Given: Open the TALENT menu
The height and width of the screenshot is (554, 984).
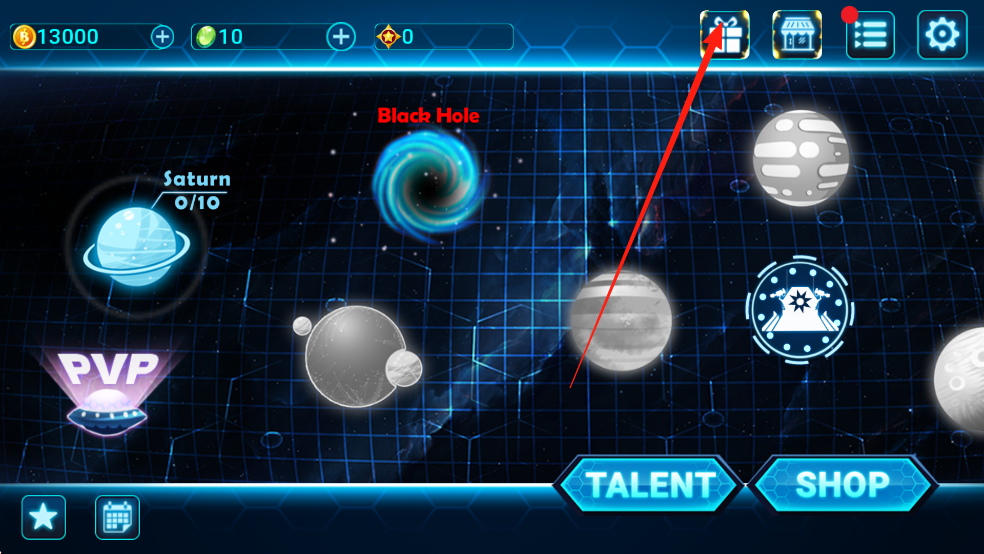Looking at the screenshot, I should (x=649, y=486).
